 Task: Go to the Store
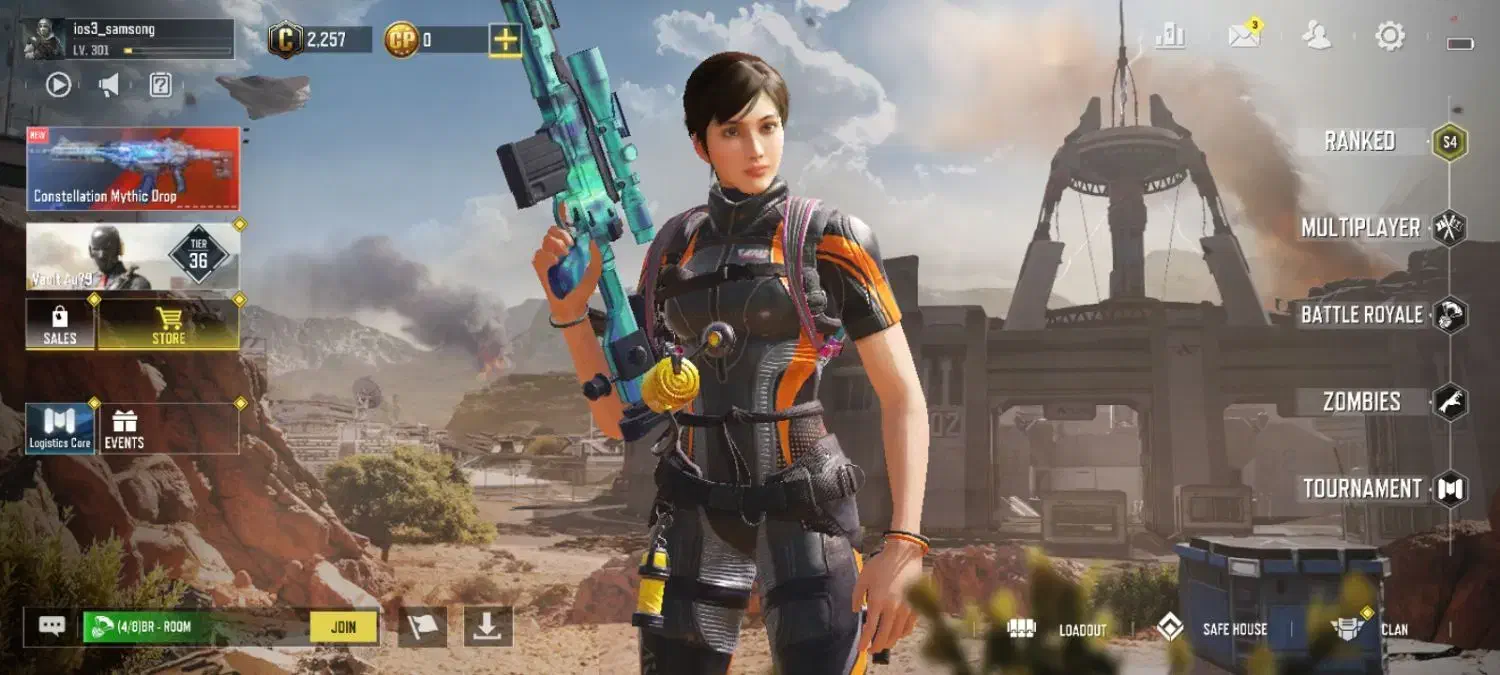click(168, 324)
